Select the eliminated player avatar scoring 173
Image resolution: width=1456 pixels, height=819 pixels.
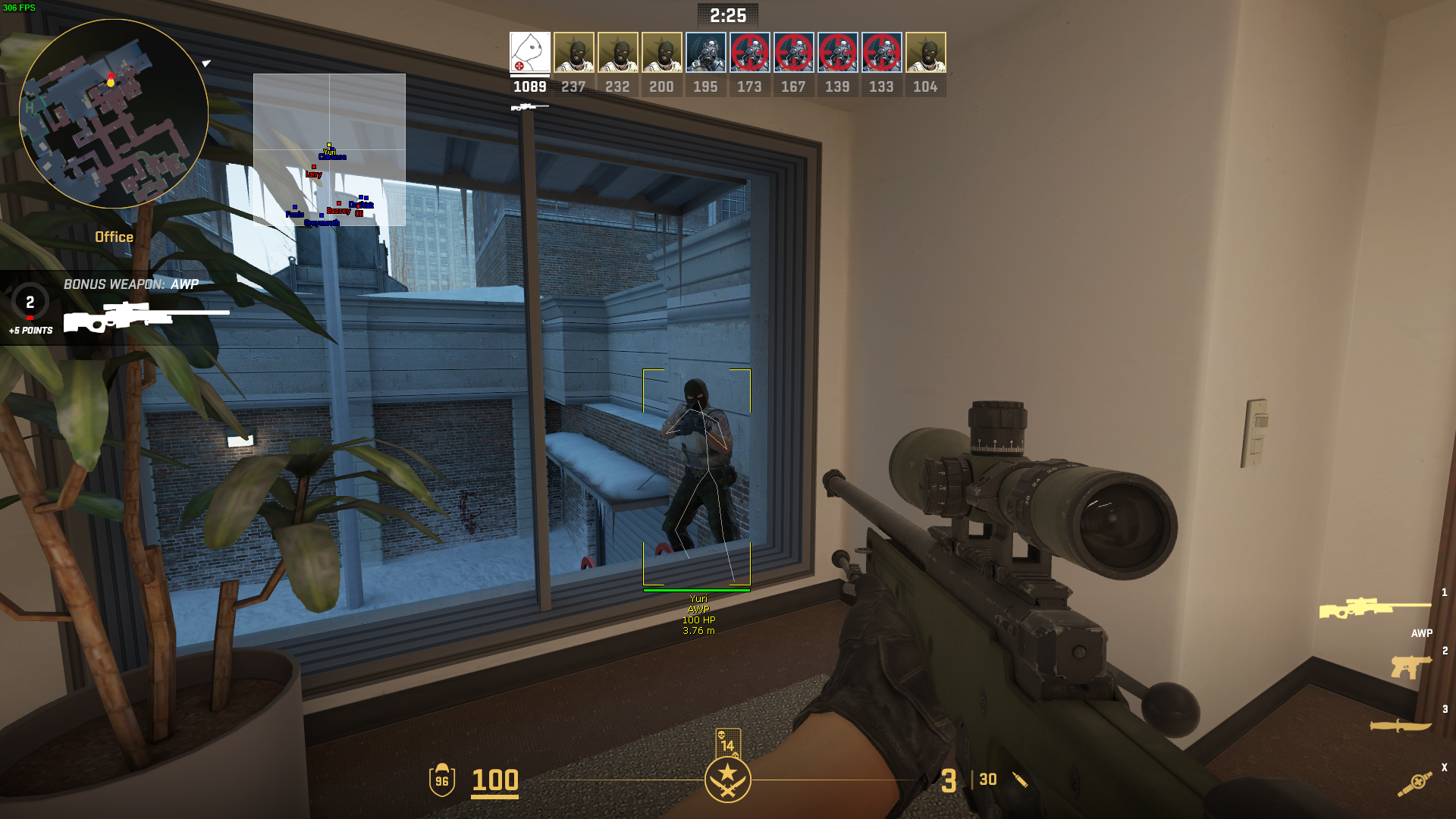(749, 52)
